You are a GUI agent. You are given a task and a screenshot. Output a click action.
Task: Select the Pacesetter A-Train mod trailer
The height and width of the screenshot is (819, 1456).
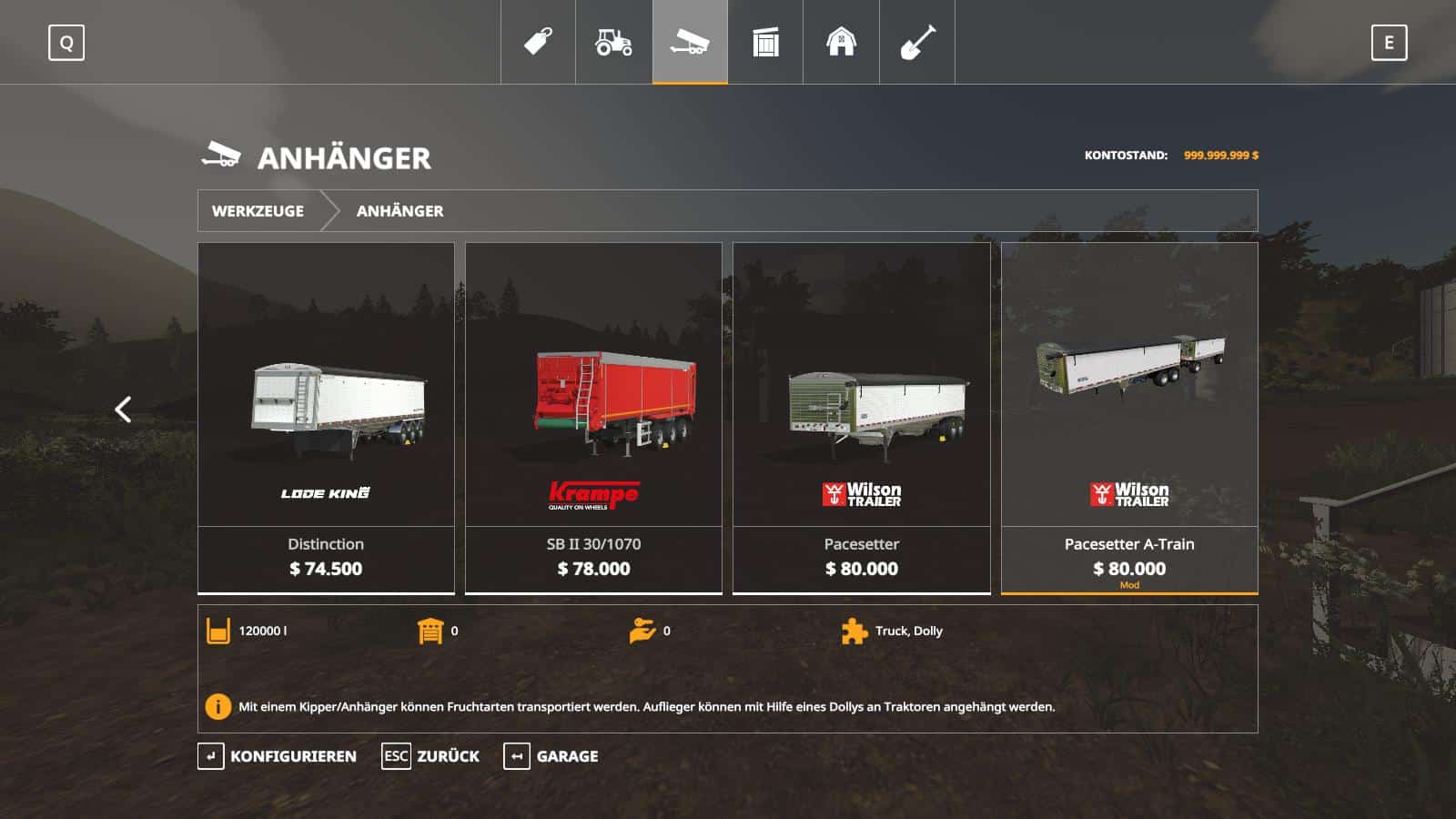point(1129,418)
